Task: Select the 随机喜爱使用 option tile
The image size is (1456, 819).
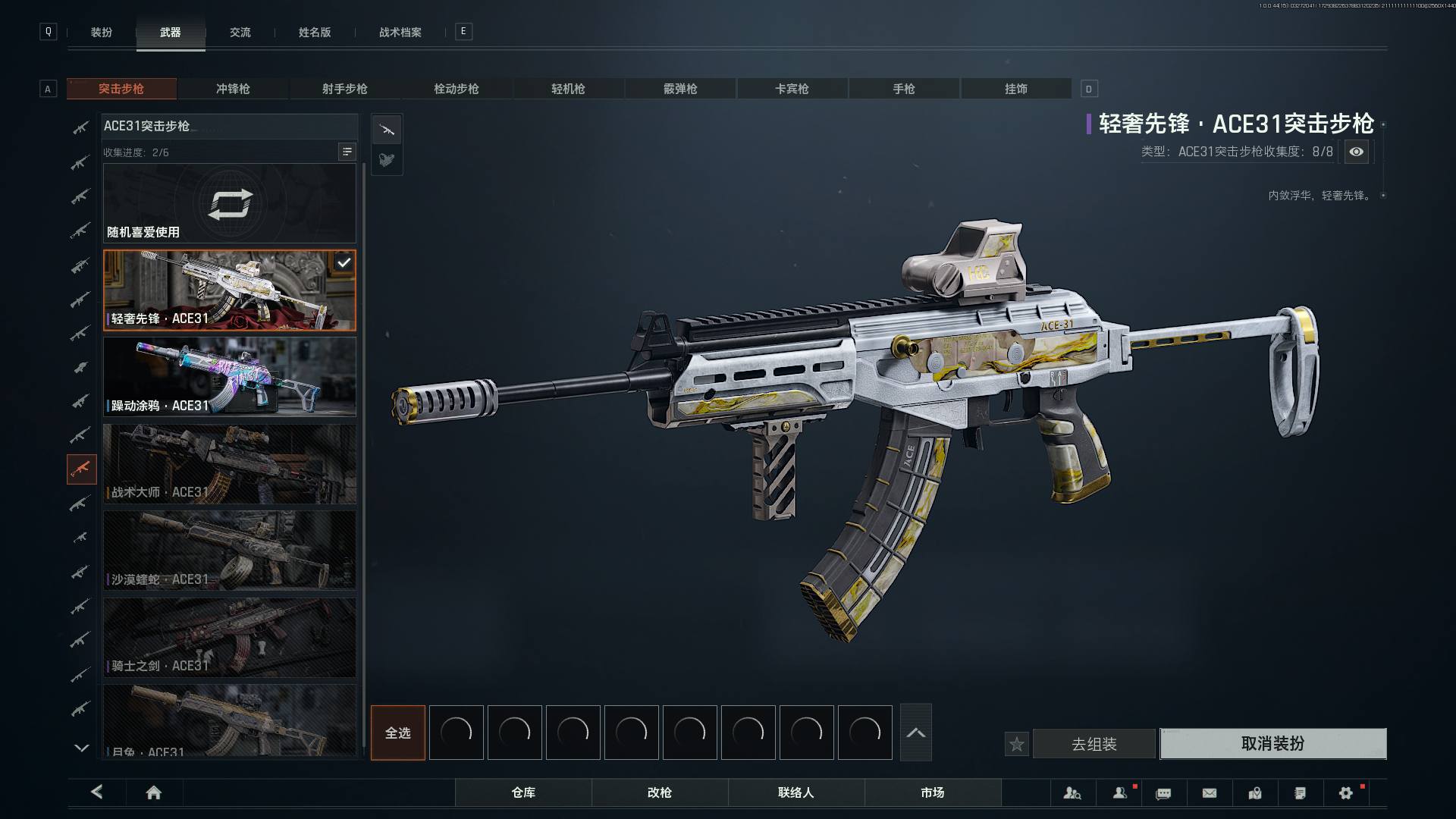Action: coord(229,203)
